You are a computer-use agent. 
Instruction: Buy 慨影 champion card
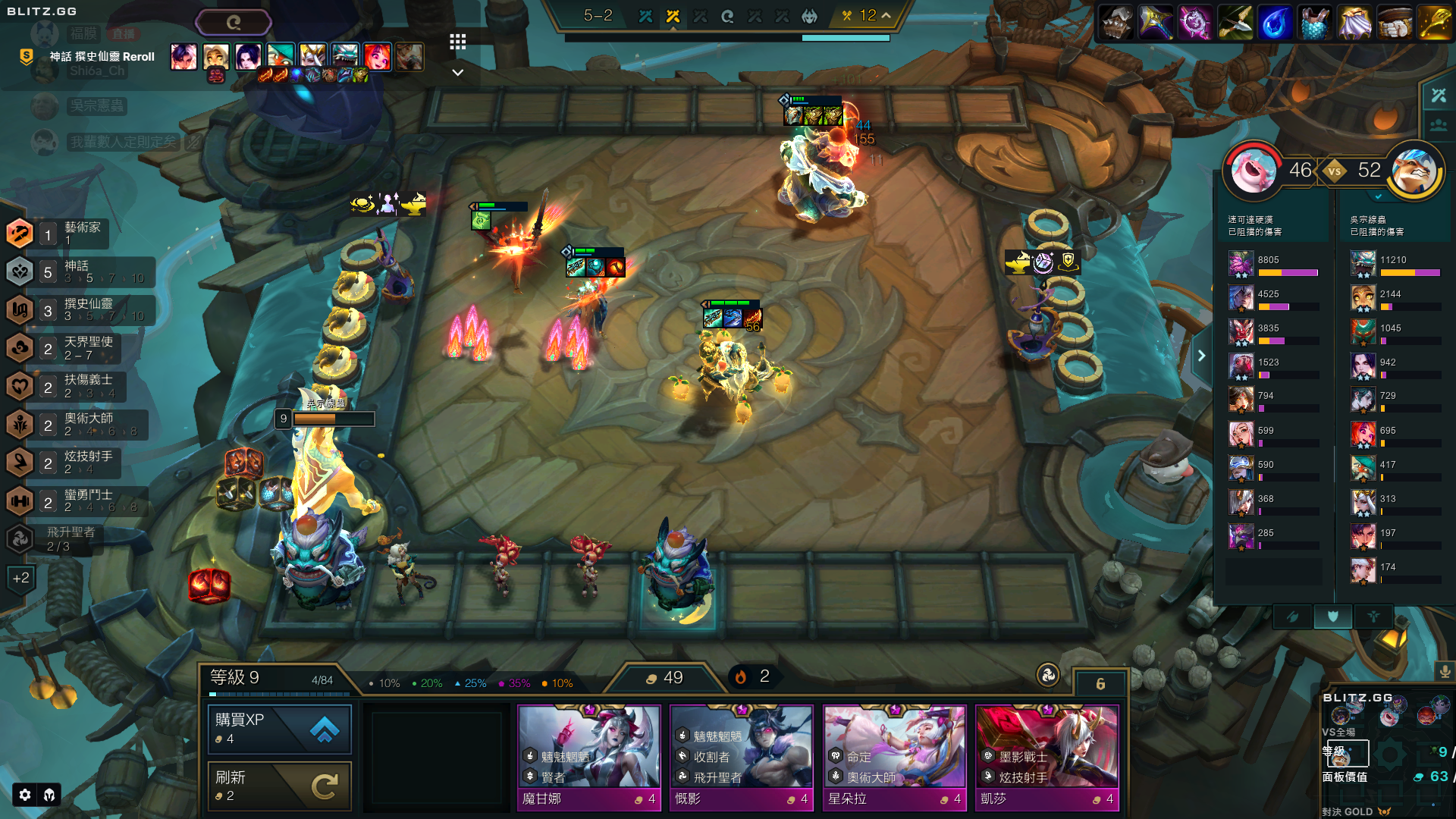pyautogui.click(x=742, y=758)
